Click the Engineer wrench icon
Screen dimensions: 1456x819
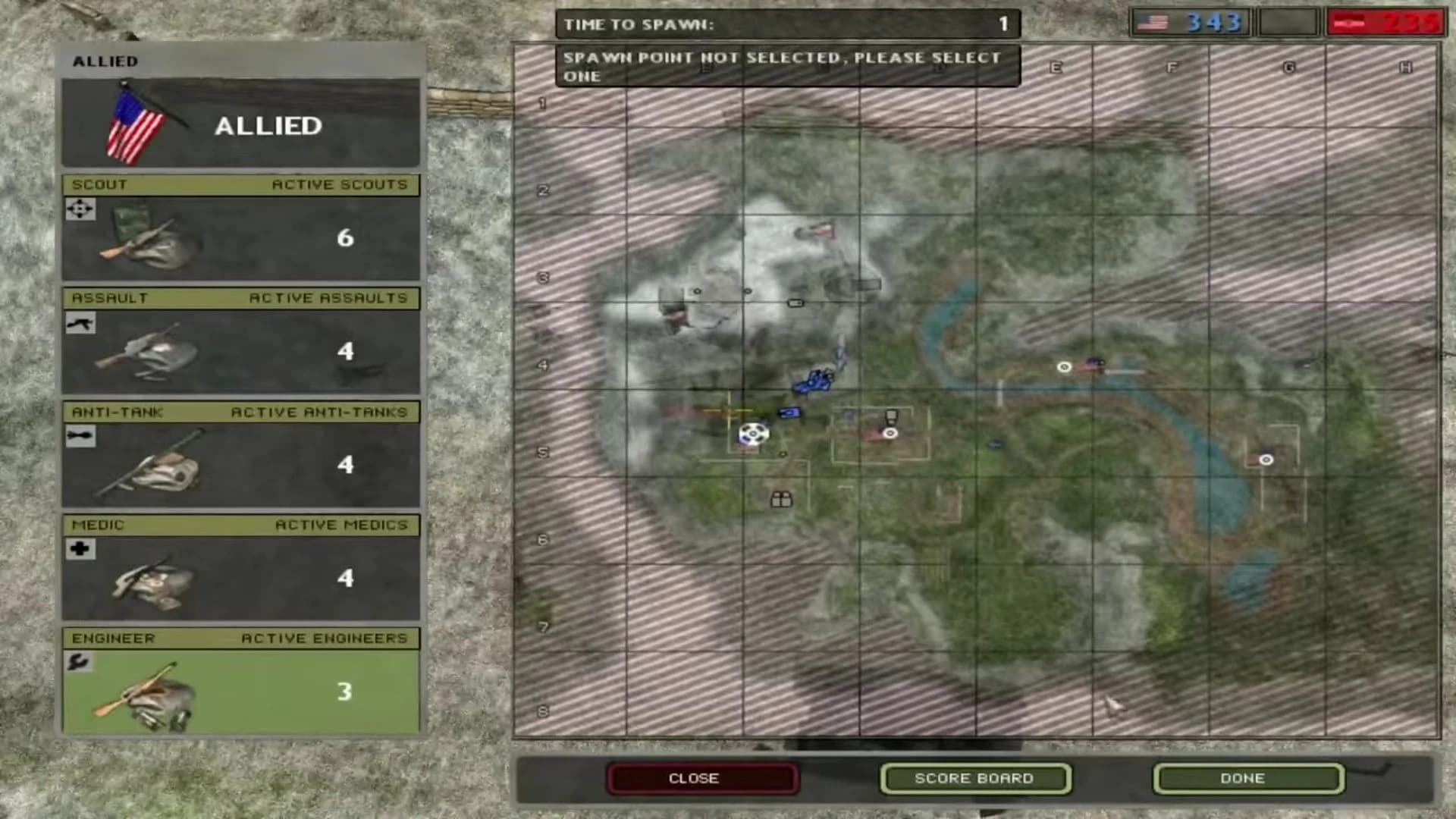tap(80, 662)
